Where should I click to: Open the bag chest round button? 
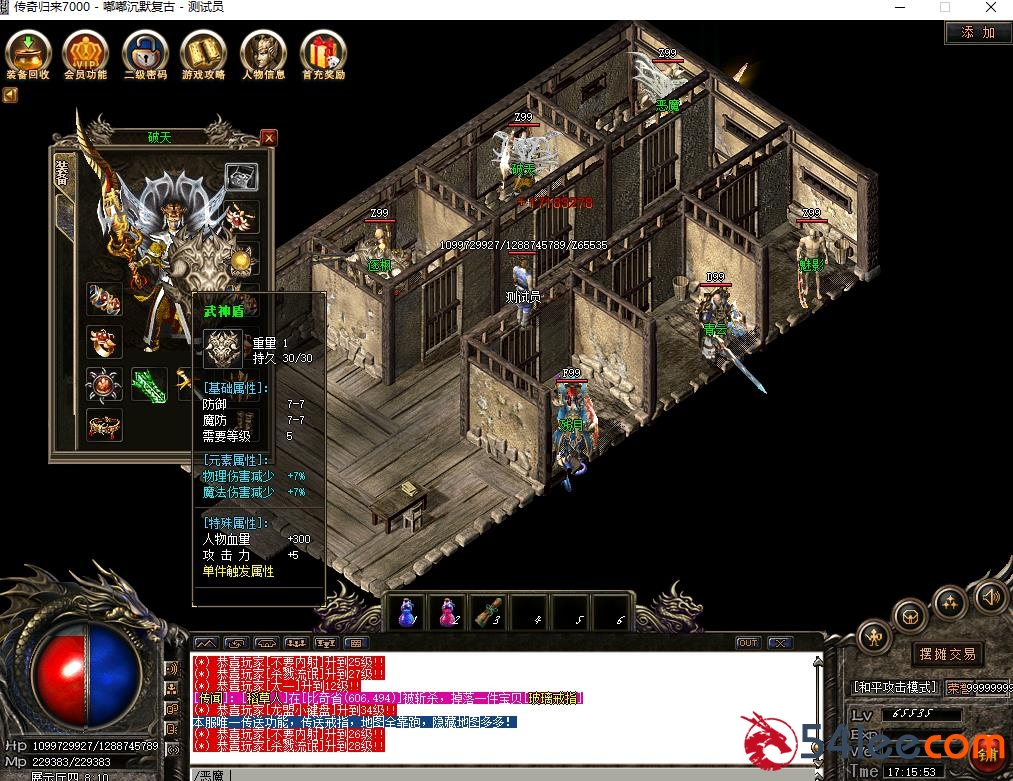pyautogui.click(x=910, y=616)
